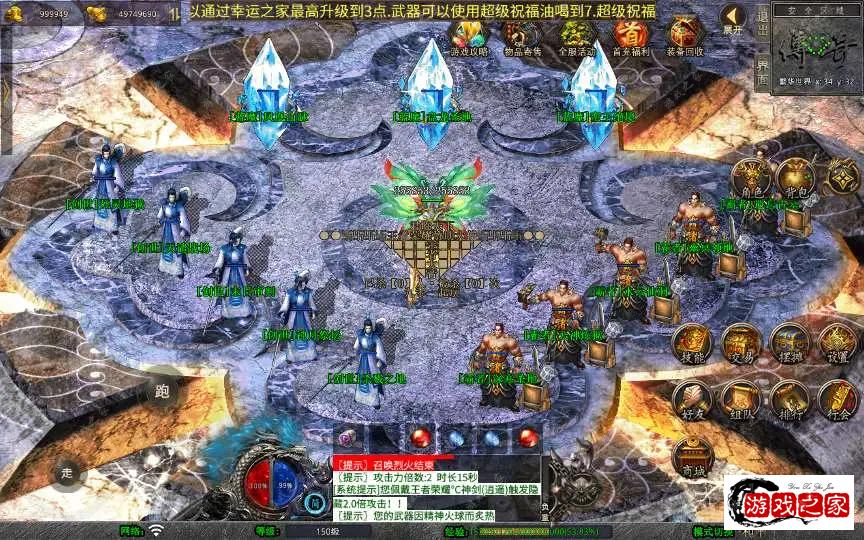Viewport: 864px width, 540px height.
Task: Open the 背包 backpack inventory
Action: coord(797,177)
